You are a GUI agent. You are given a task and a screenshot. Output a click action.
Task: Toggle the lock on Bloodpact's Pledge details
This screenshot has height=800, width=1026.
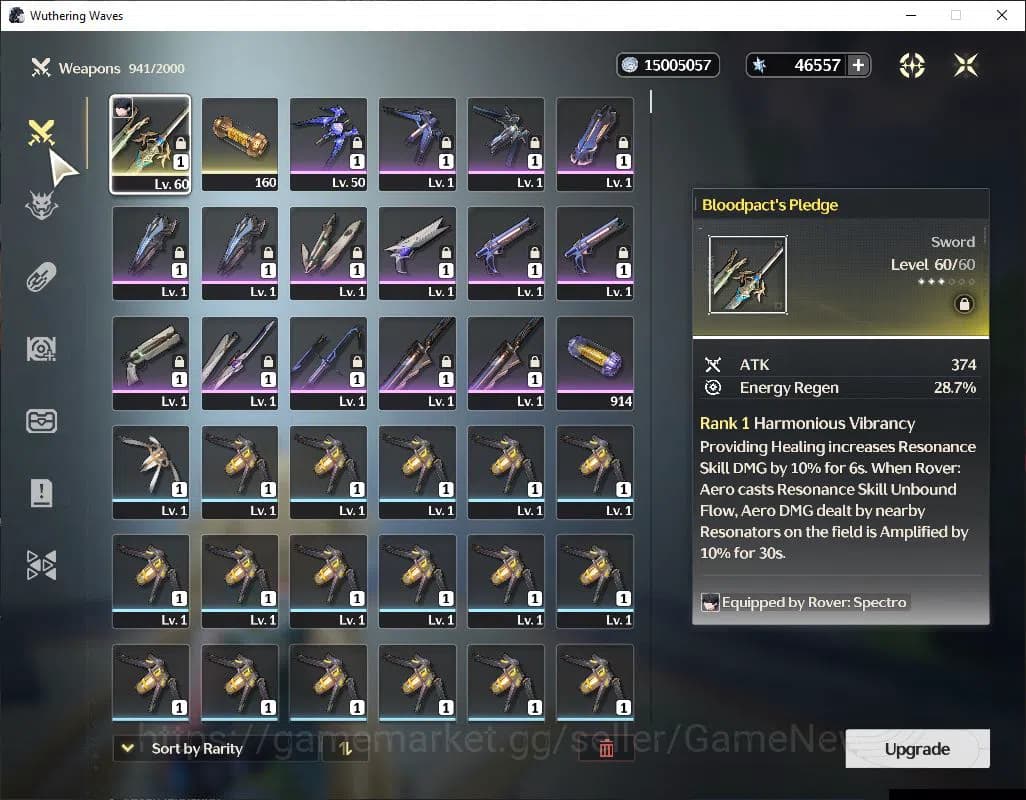pos(964,304)
